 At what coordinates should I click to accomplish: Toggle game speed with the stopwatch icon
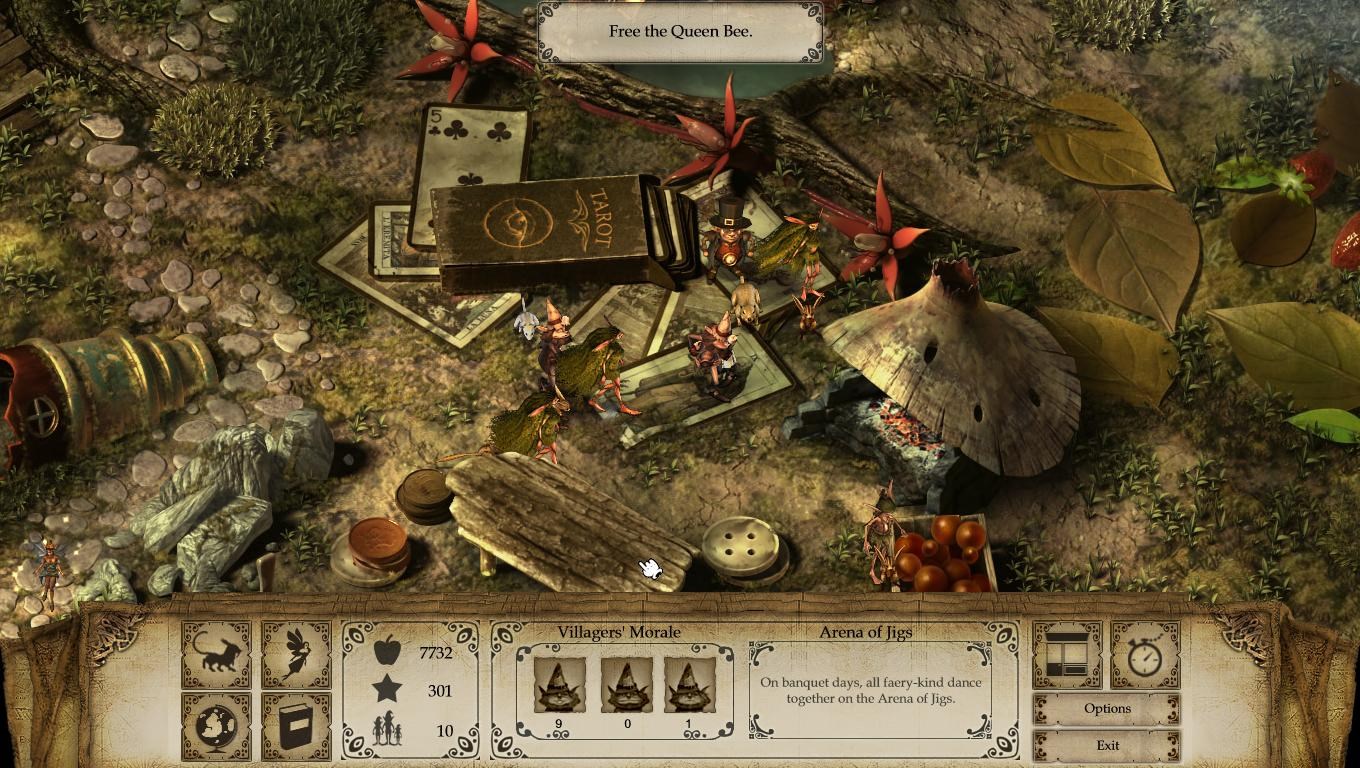coord(1145,657)
